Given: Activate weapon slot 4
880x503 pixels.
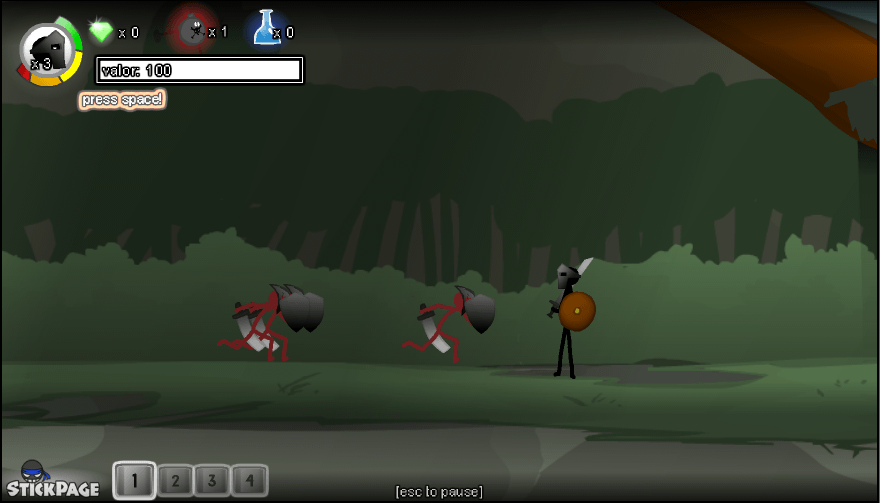Looking at the screenshot, I should click(x=250, y=481).
